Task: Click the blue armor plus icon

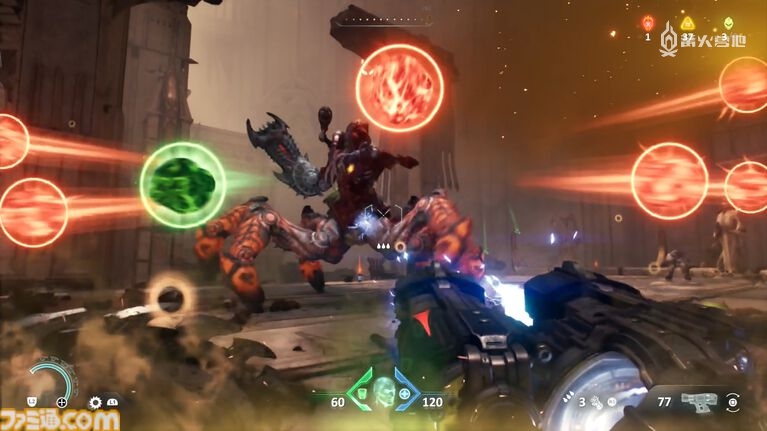Action: point(405,393)
